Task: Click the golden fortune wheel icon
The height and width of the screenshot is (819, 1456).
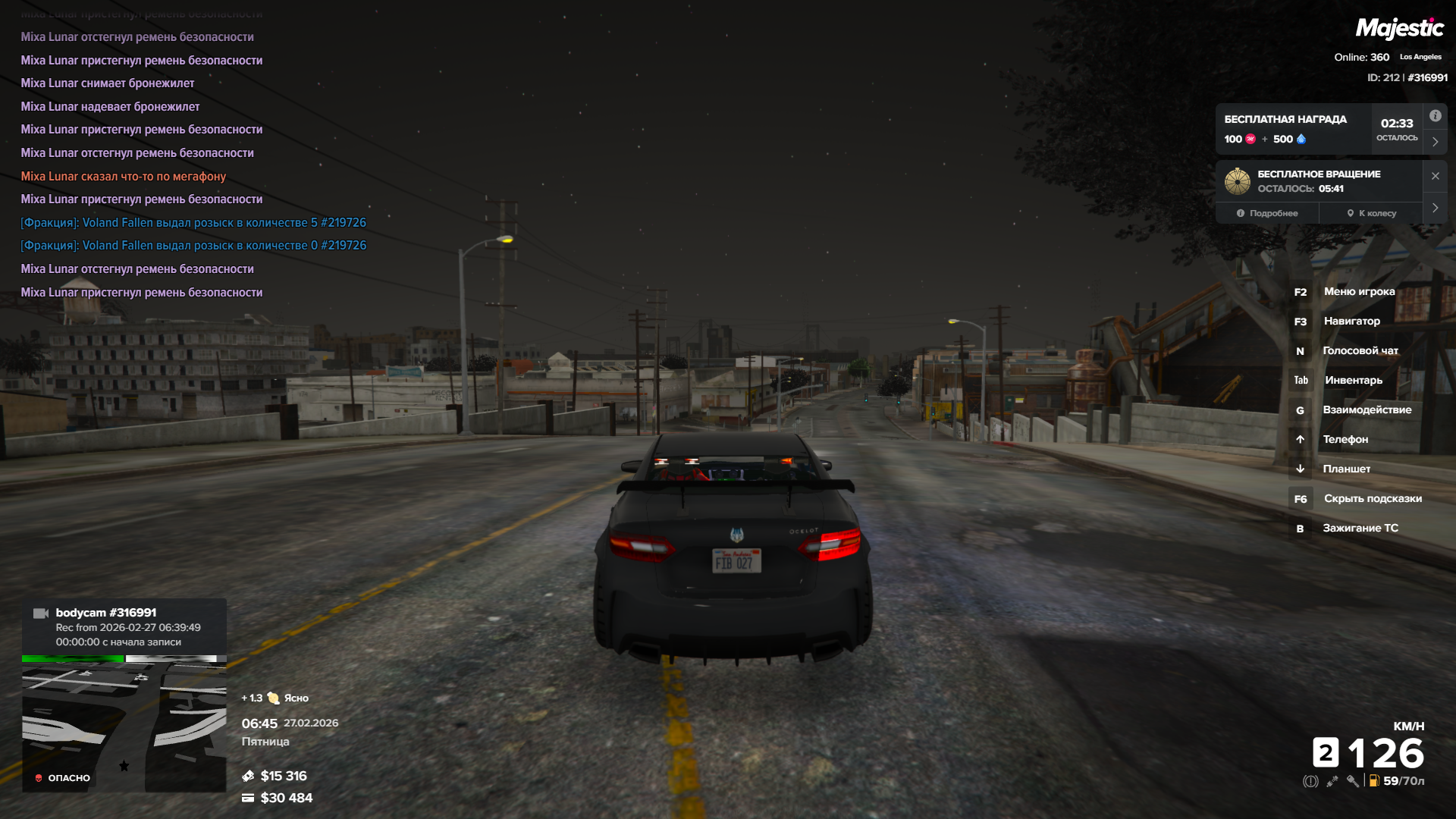Action: (x=1238, y=181)
